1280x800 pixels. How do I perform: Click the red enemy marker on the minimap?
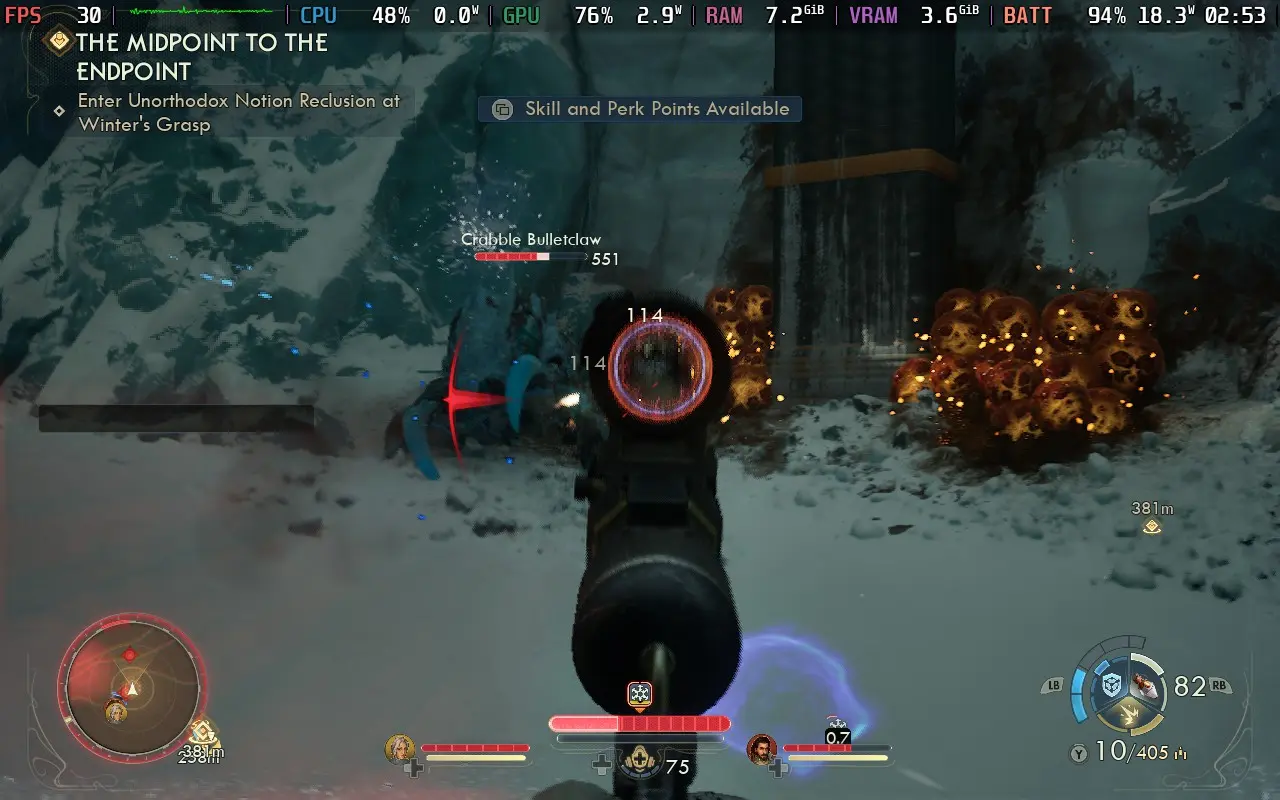click(x=129, y=655)
